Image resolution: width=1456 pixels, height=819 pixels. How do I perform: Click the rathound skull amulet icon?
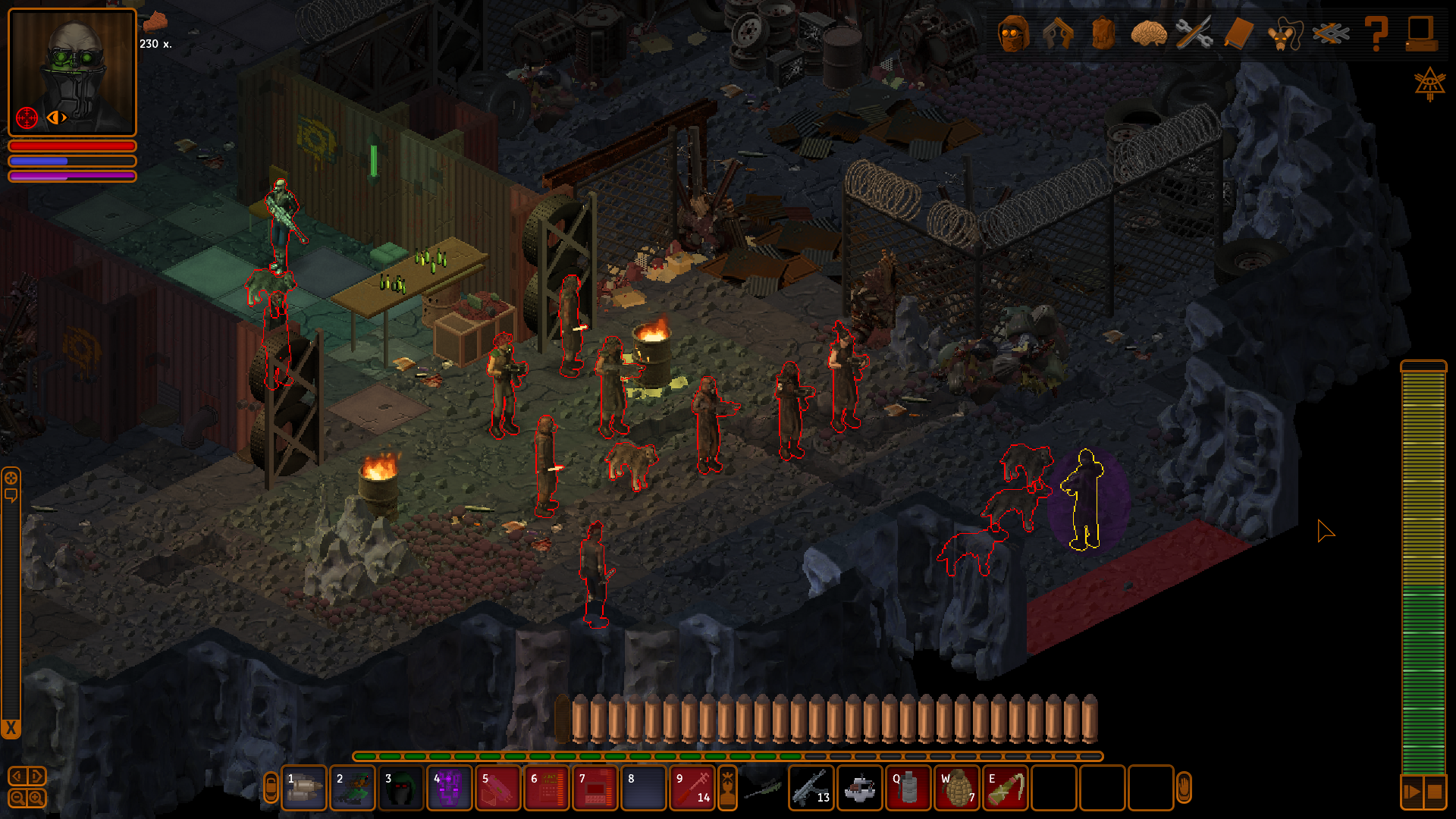click(1285, 34)
